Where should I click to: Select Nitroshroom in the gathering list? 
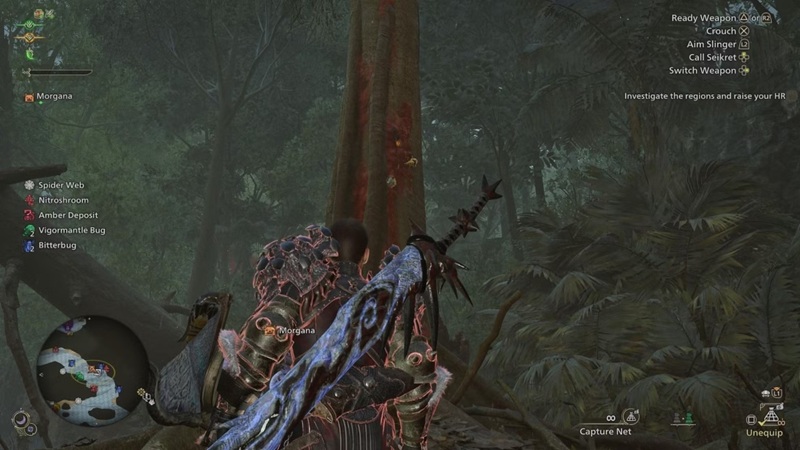click(63, 200)
